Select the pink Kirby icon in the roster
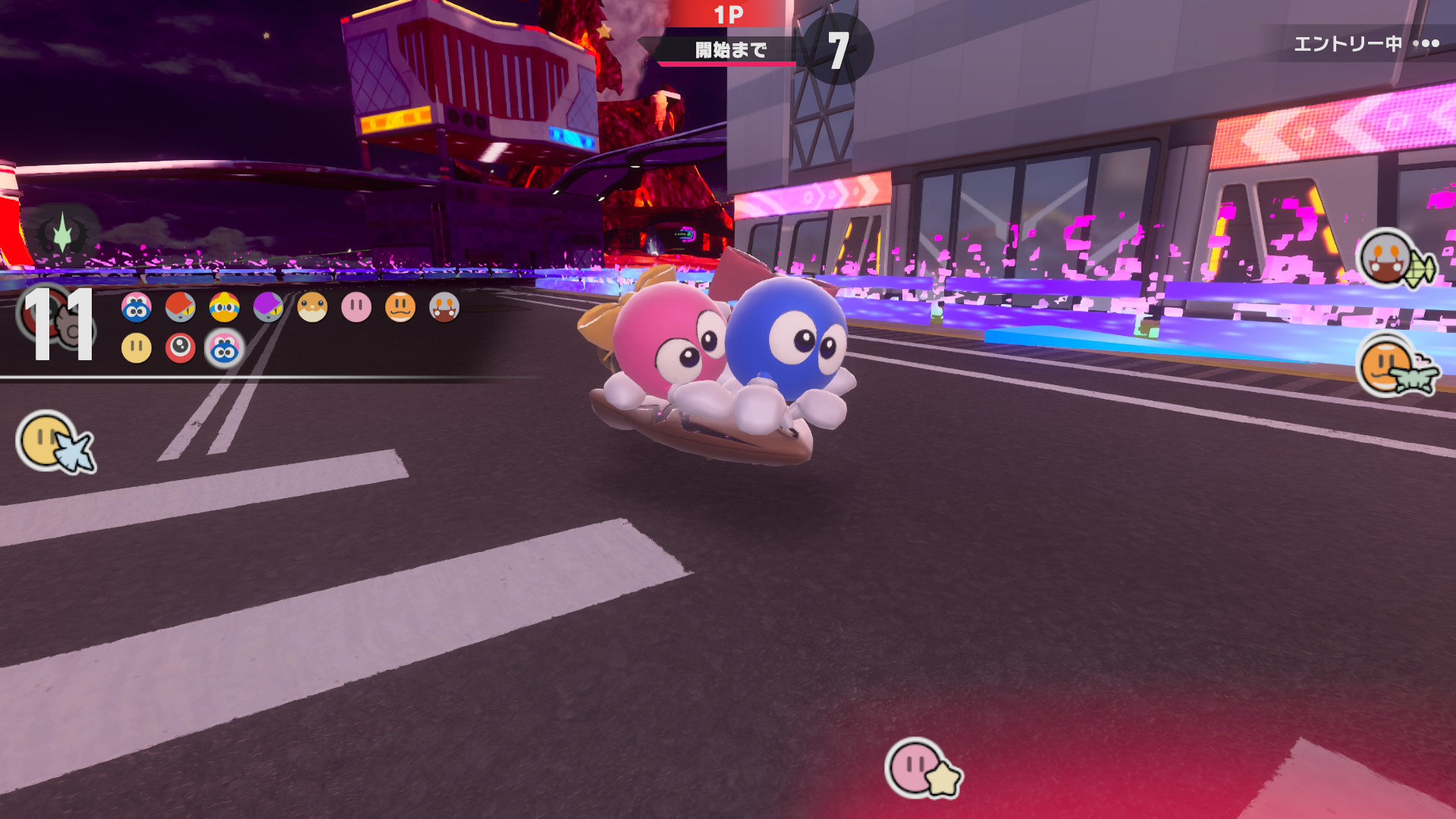Viewport: 1456px width, 819px height. pyautogui.click(x=356, y=307)
